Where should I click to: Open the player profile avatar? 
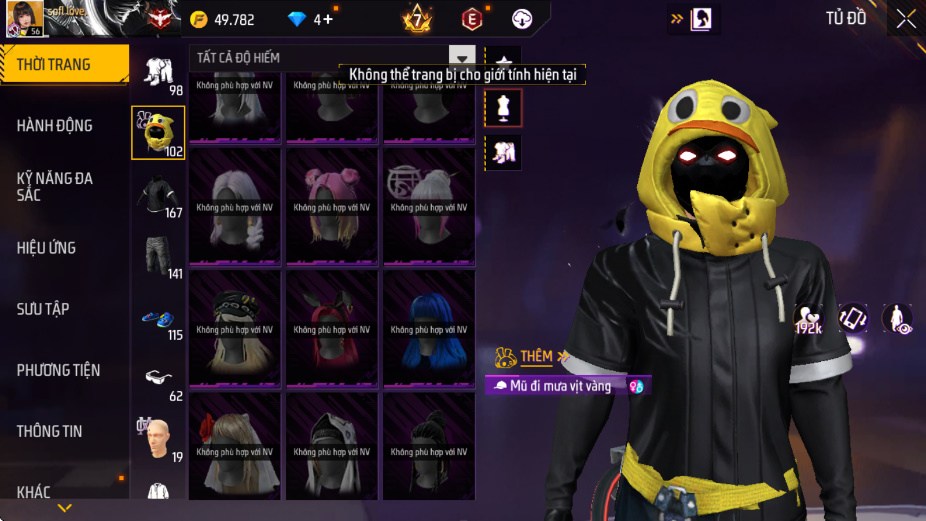(25, 19)
